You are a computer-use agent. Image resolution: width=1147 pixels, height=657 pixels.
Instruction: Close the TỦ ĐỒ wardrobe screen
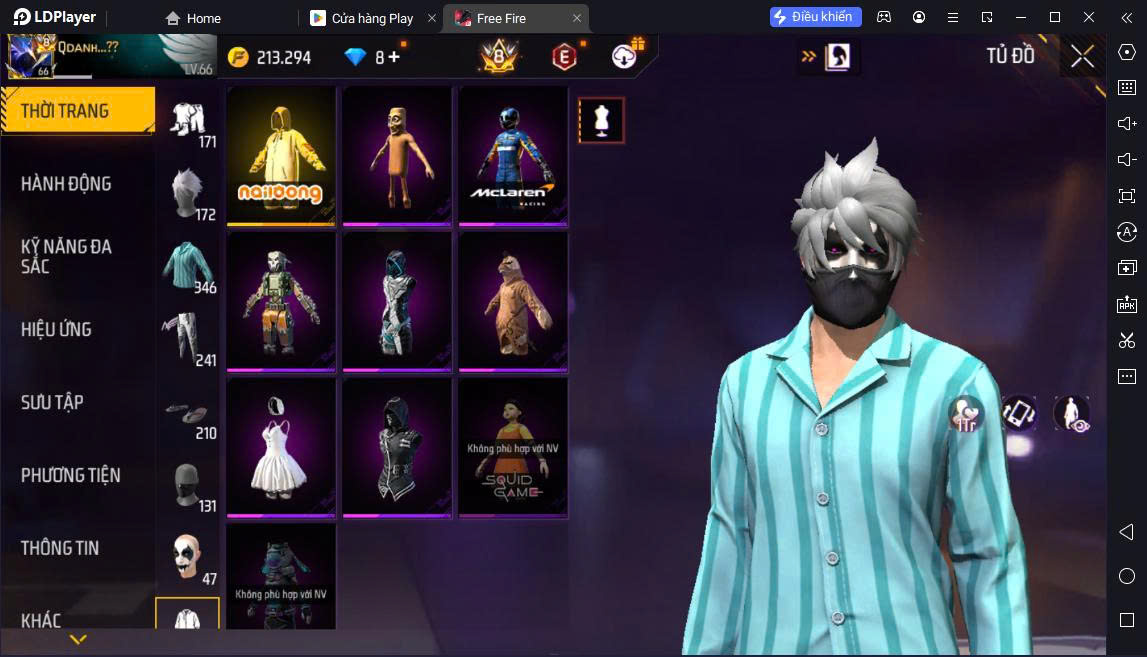coord(1082,57)
